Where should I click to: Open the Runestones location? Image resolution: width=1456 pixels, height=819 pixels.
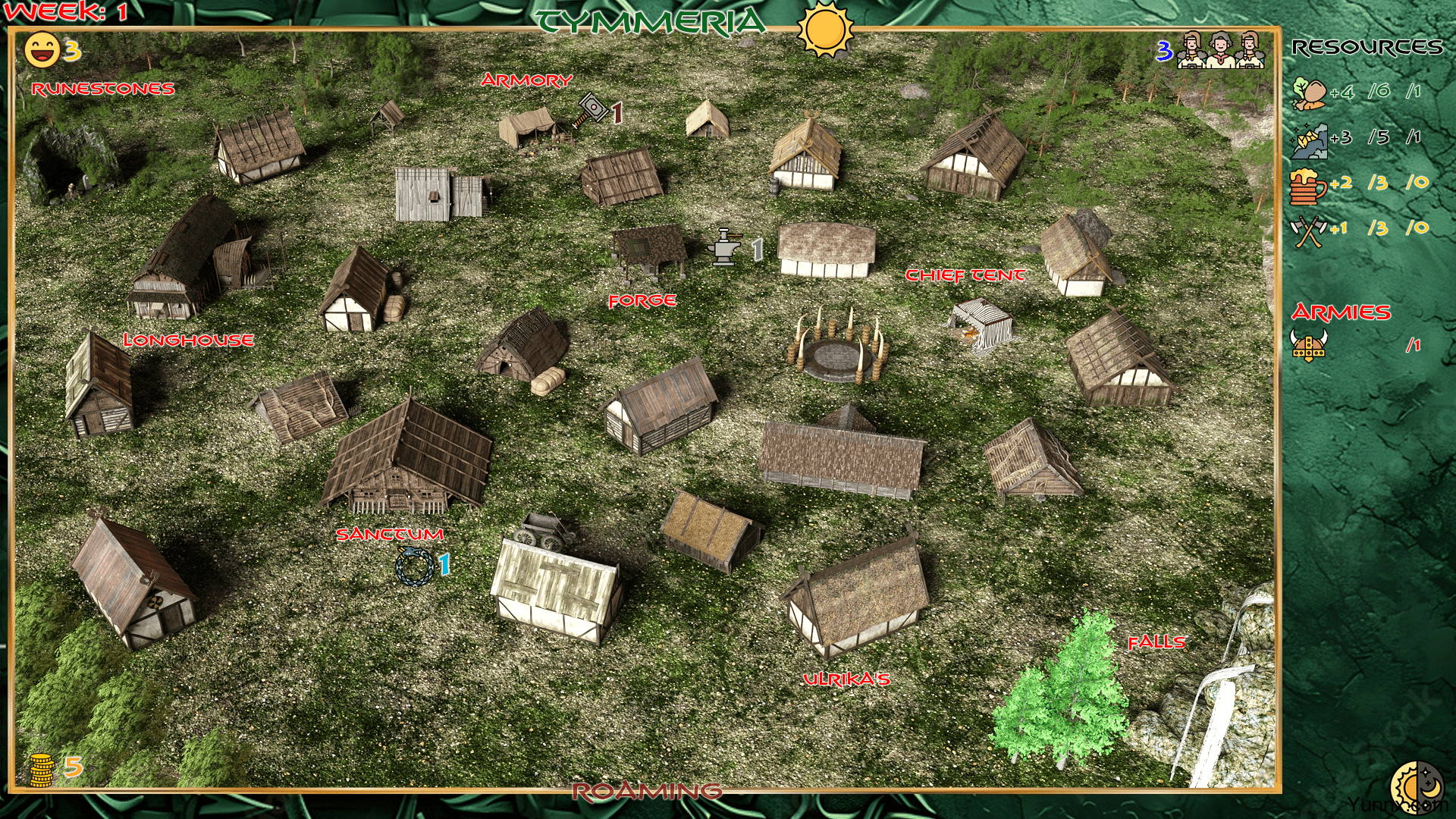[x=103, y=89]
